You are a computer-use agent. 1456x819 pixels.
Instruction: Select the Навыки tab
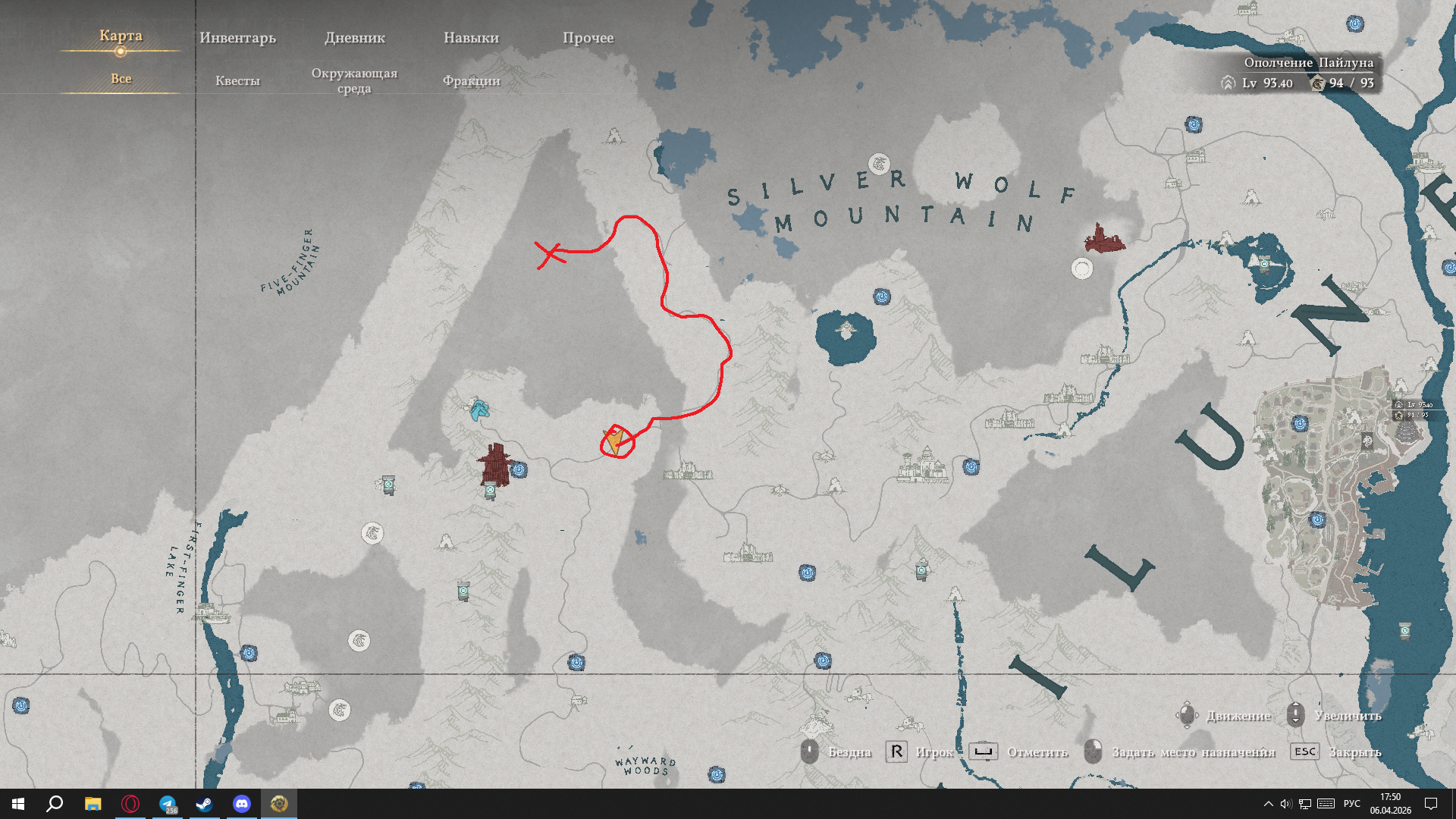point(471,38)
